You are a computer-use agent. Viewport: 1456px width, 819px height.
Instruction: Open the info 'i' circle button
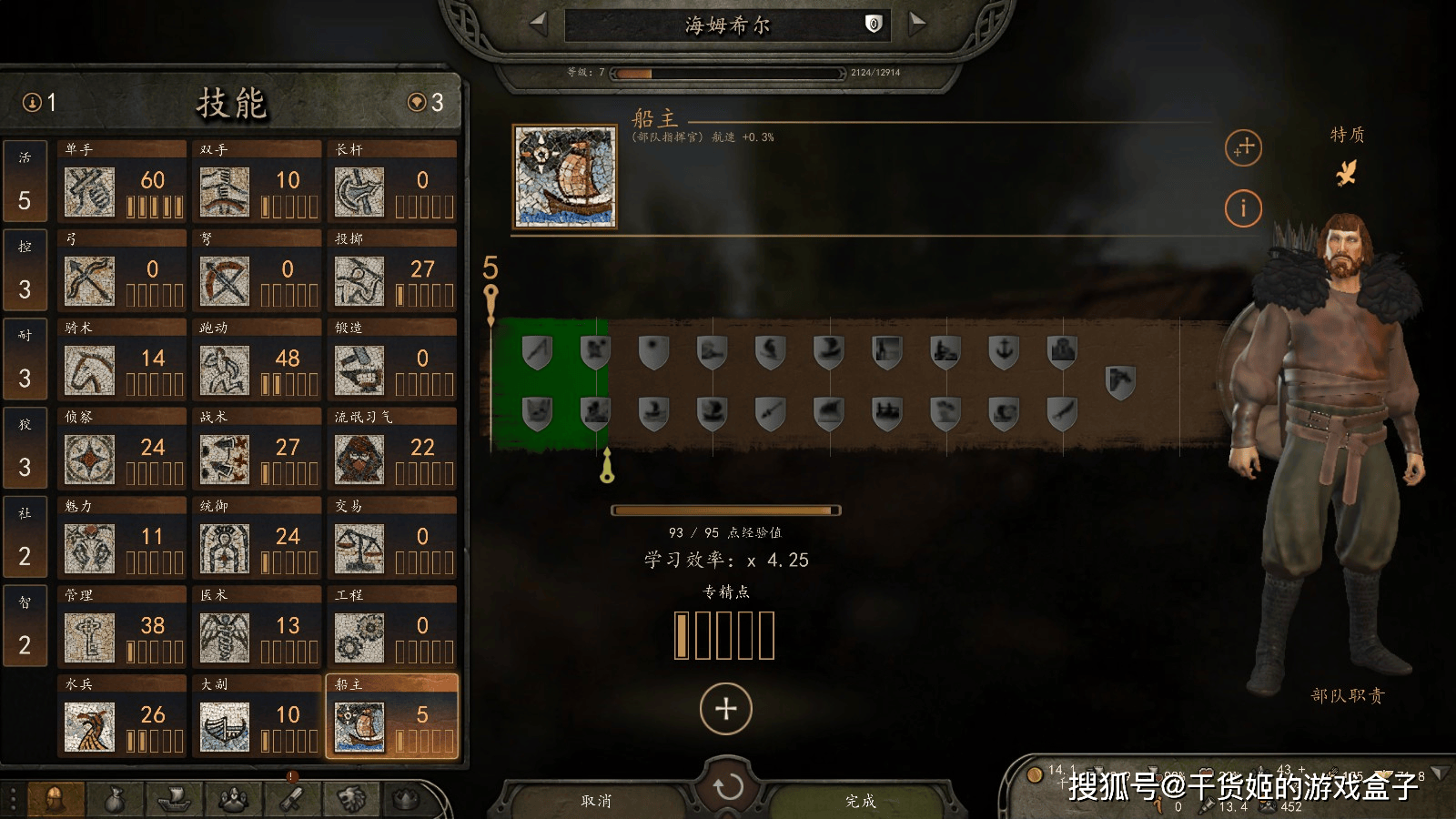click(1243, 208)
